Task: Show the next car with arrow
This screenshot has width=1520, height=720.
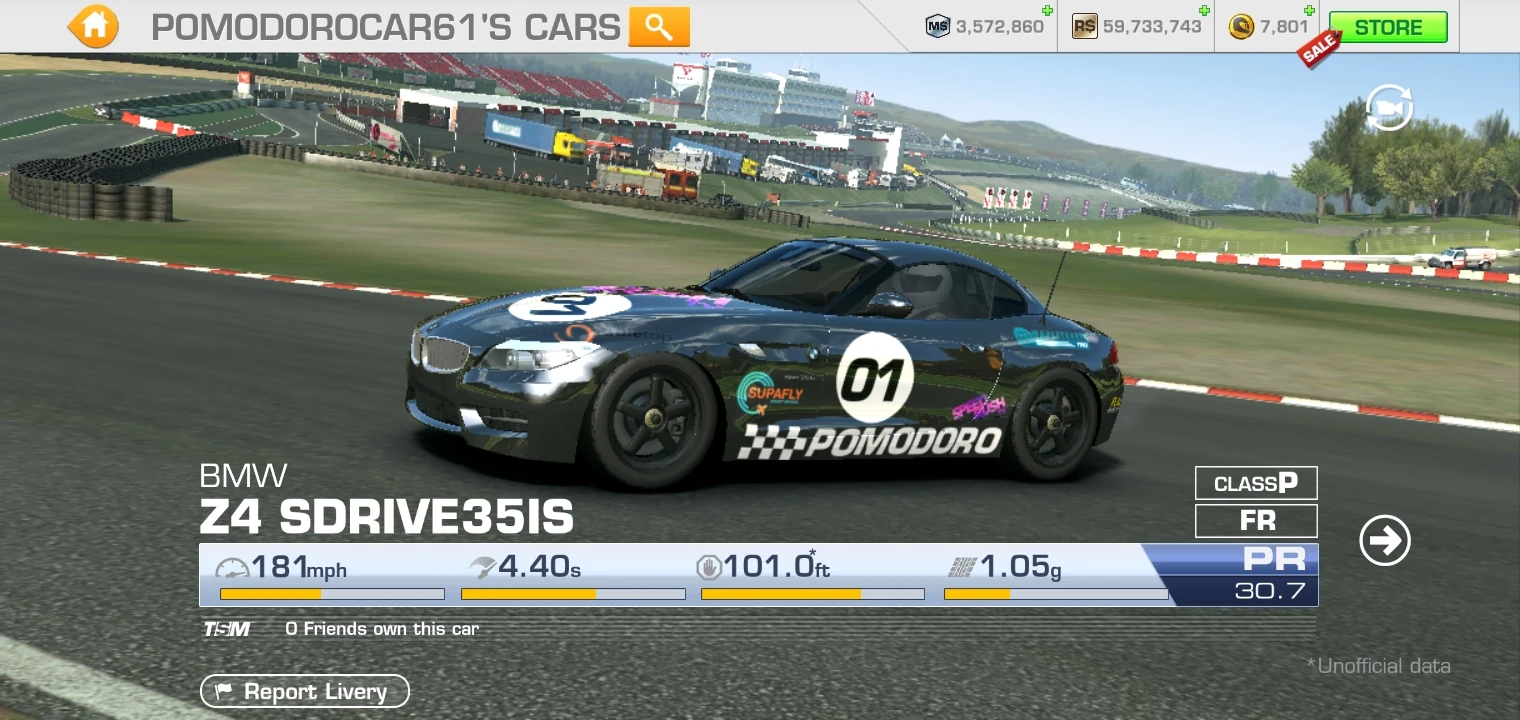Action: click(1385, 541)
